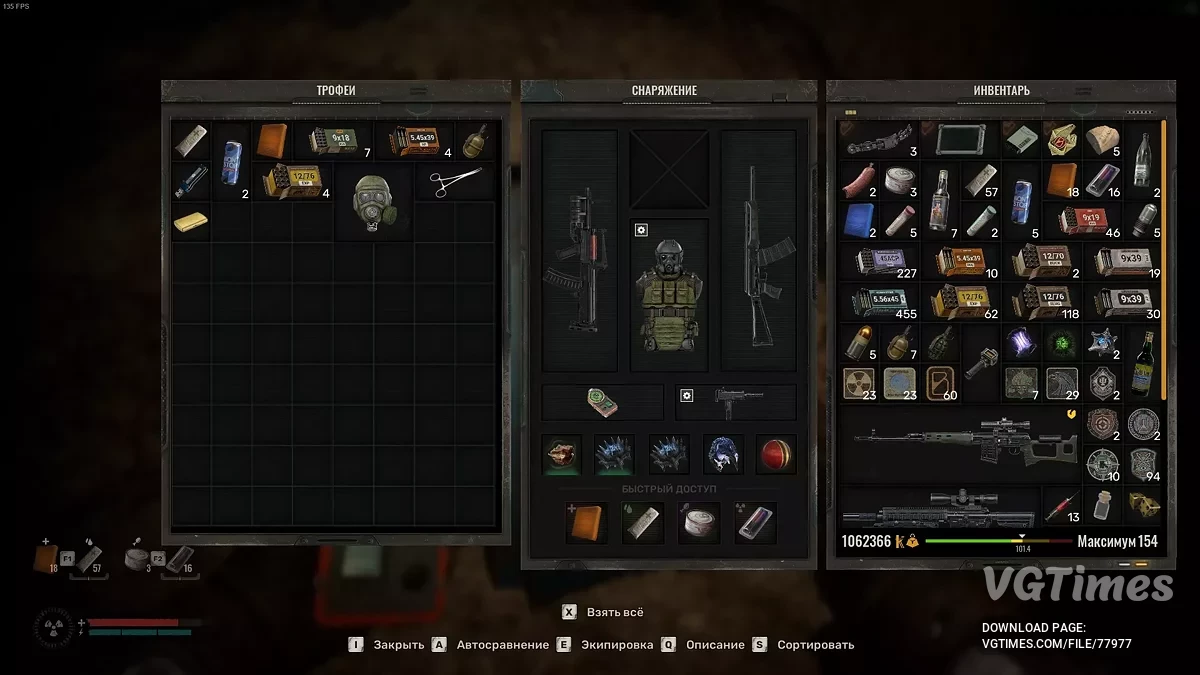Click the golden dice item
This screenshot has width=1200, height=675.
pyautogui.click(x=1143, y=506)
